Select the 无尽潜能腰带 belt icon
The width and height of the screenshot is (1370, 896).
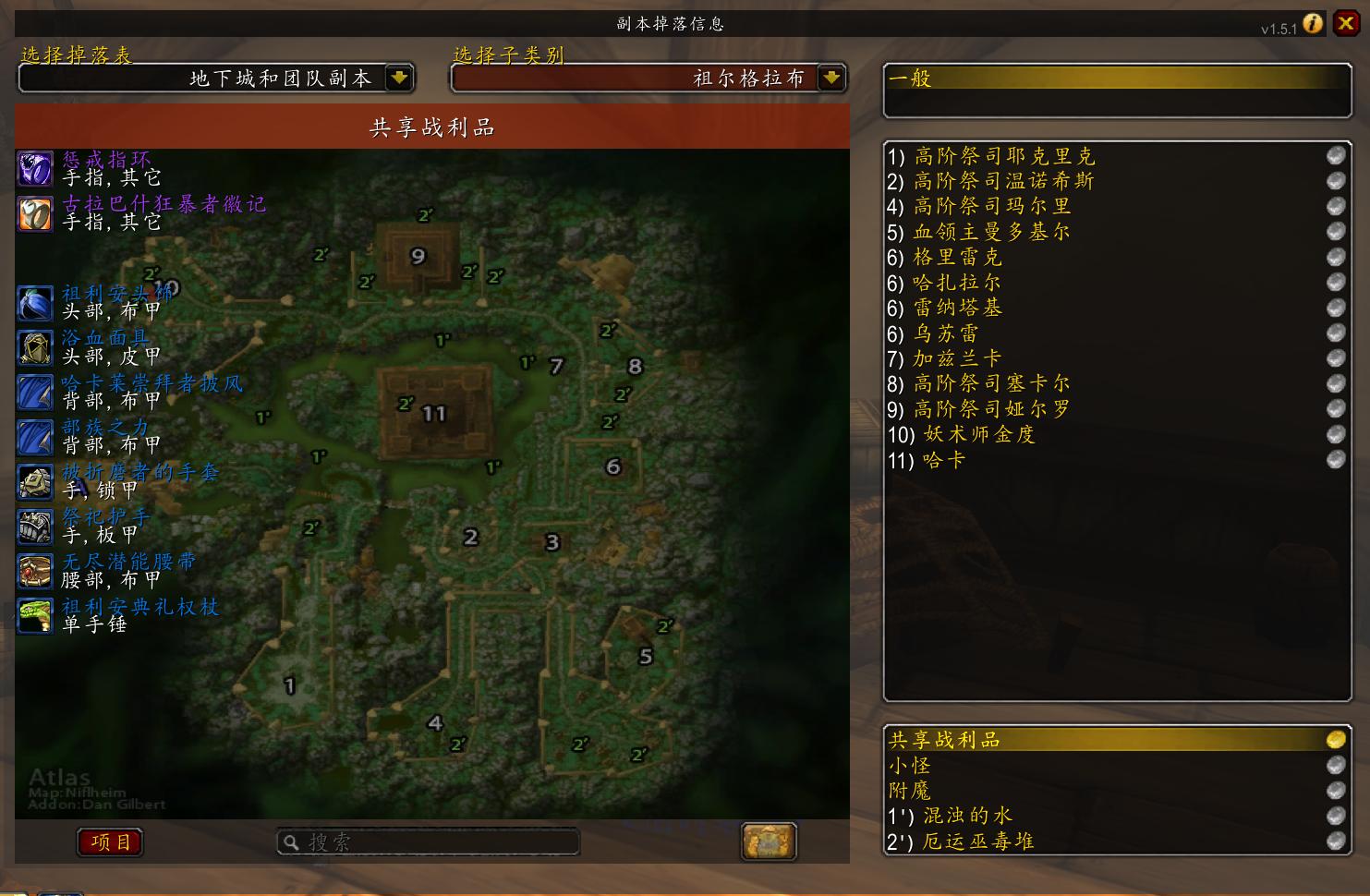click(x=34, y=571)
